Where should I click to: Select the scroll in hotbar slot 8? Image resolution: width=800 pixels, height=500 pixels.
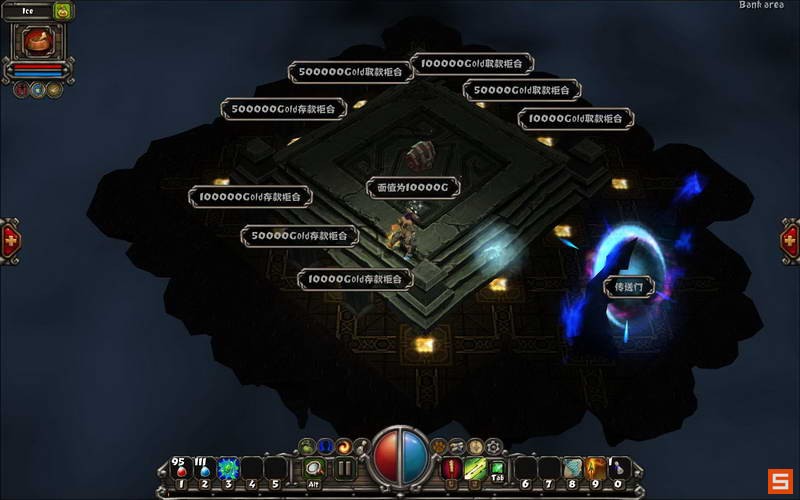click(572, 468)
